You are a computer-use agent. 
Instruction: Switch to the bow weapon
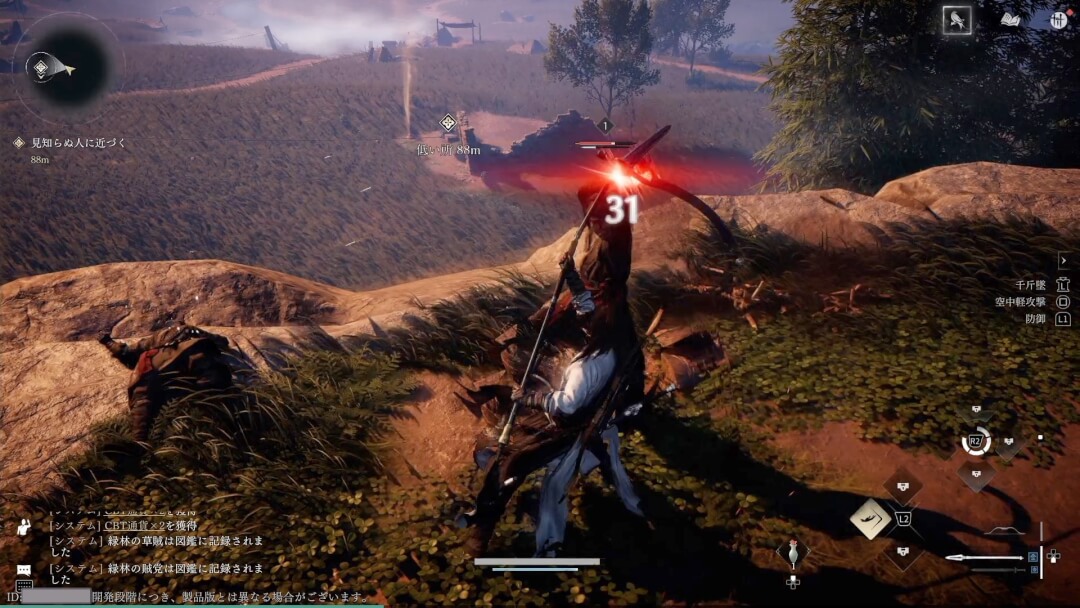[x=1005, y=530]
